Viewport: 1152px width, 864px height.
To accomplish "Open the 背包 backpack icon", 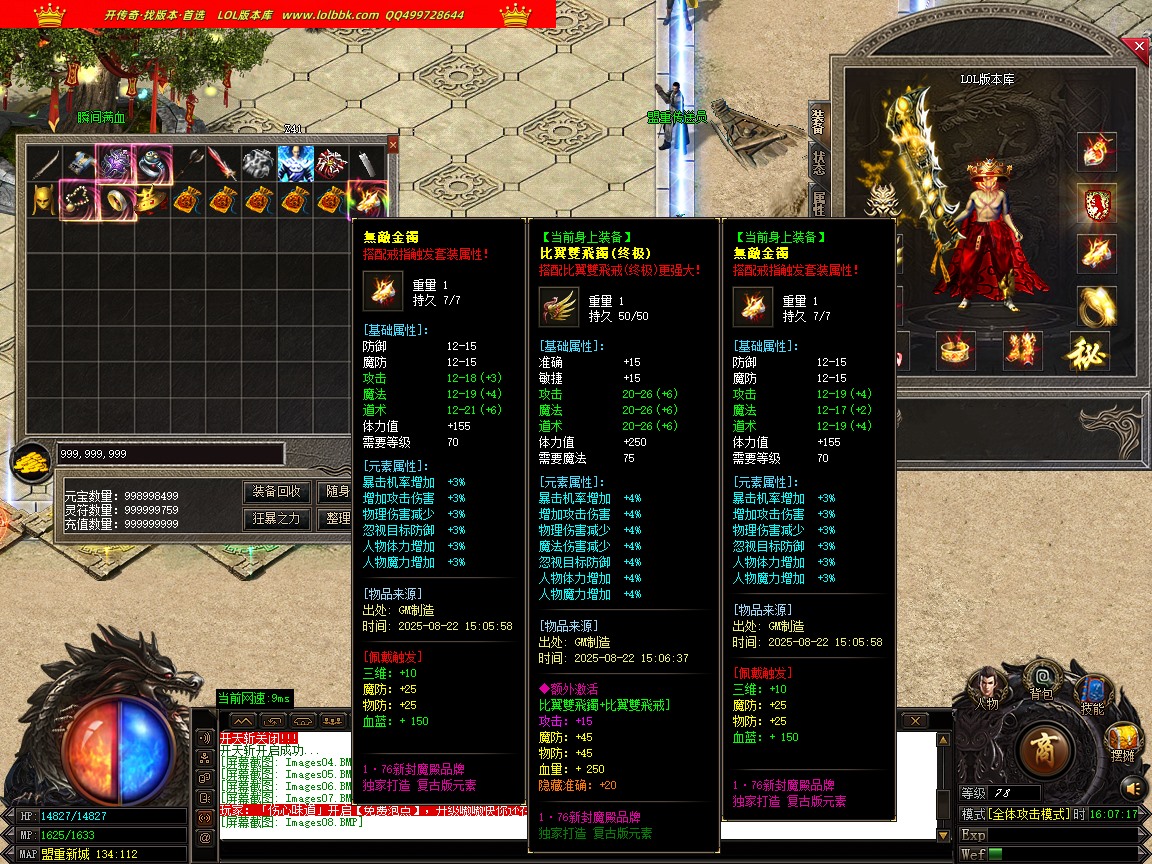I will coord(1041,677).
